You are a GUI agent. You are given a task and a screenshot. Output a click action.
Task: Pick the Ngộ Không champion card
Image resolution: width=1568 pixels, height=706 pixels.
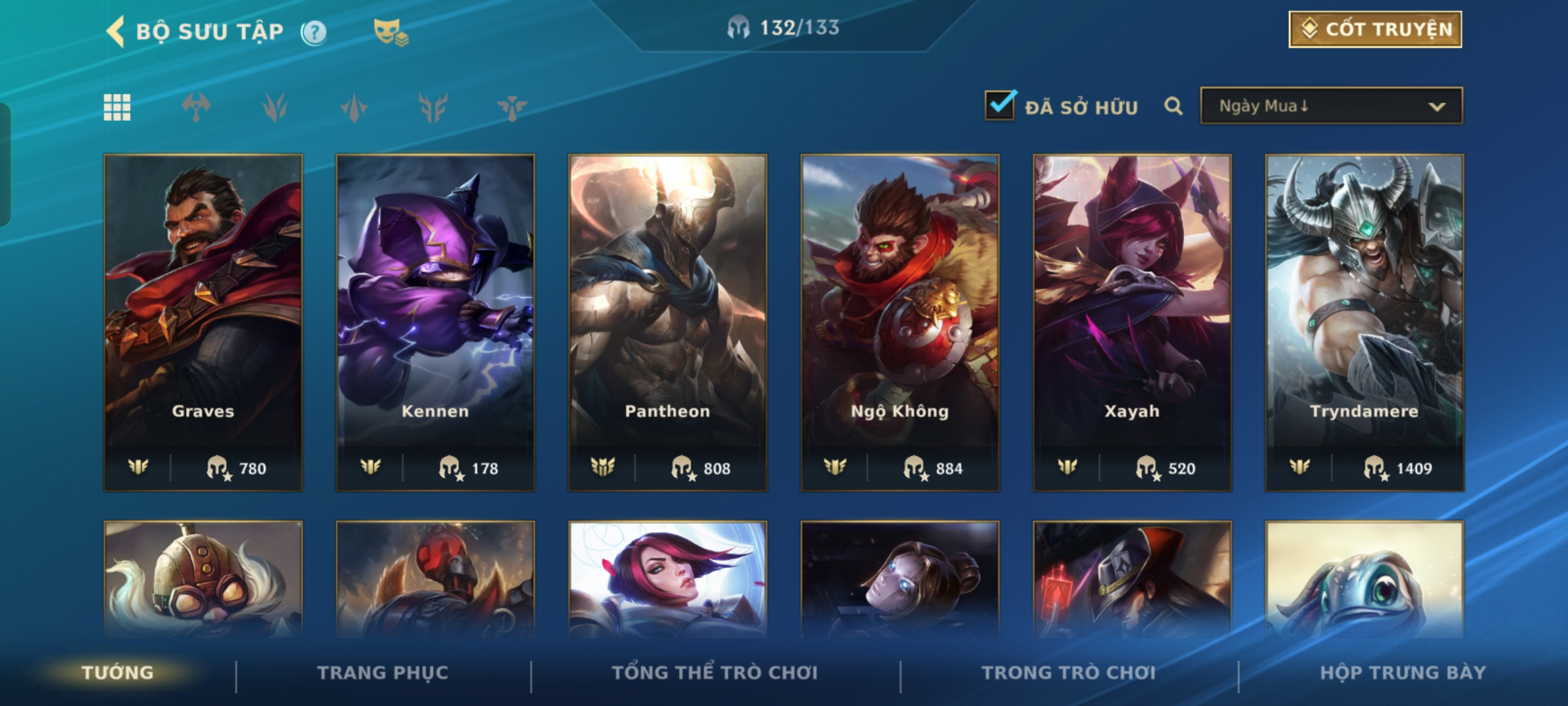click(900, 322)
